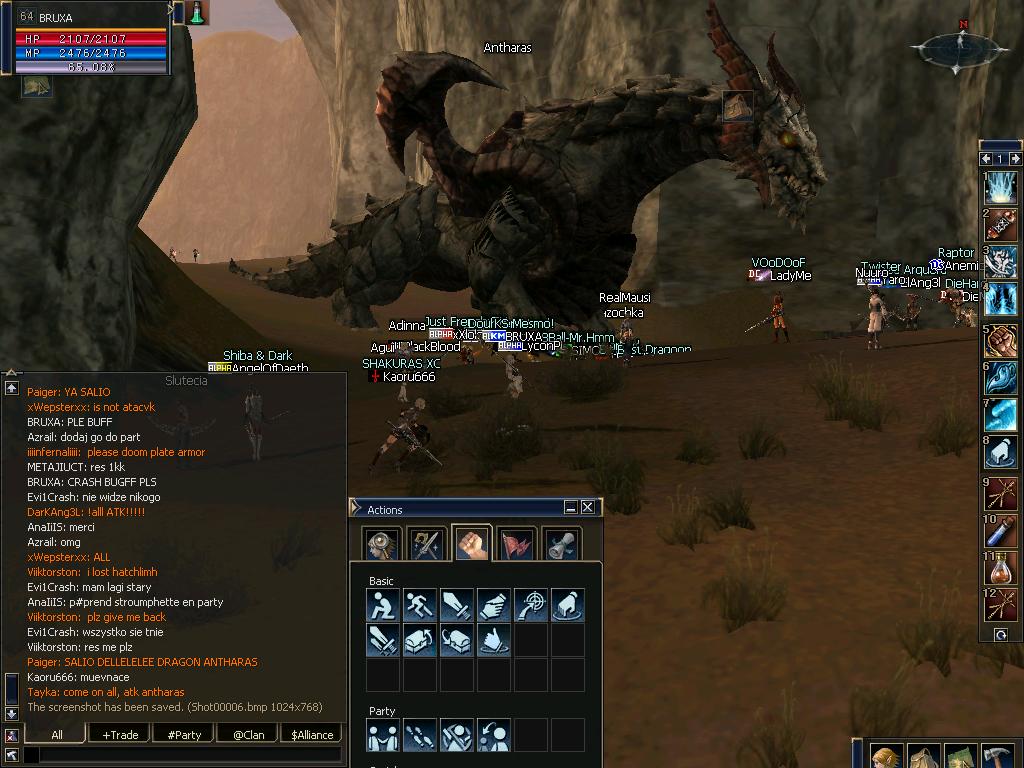Screen dimensions: 1024x768
Task: Go to the next shortcut bar page
Action: point(1014,158)
